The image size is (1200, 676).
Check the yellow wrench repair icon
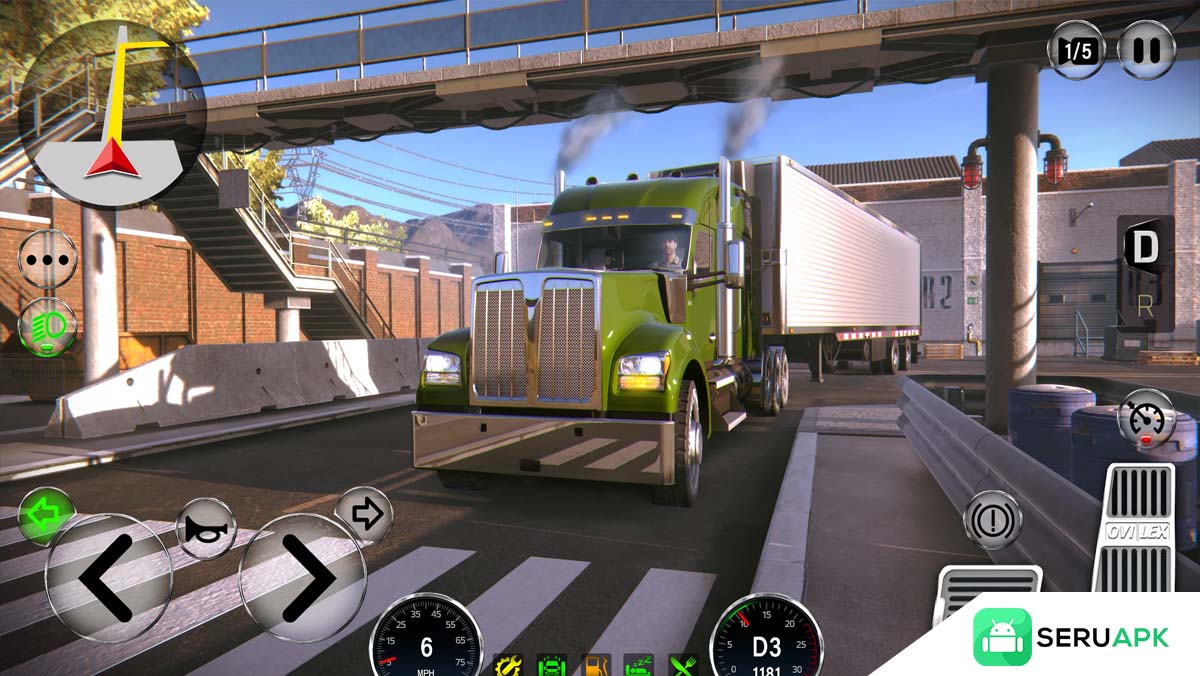(x=509, y=665)
